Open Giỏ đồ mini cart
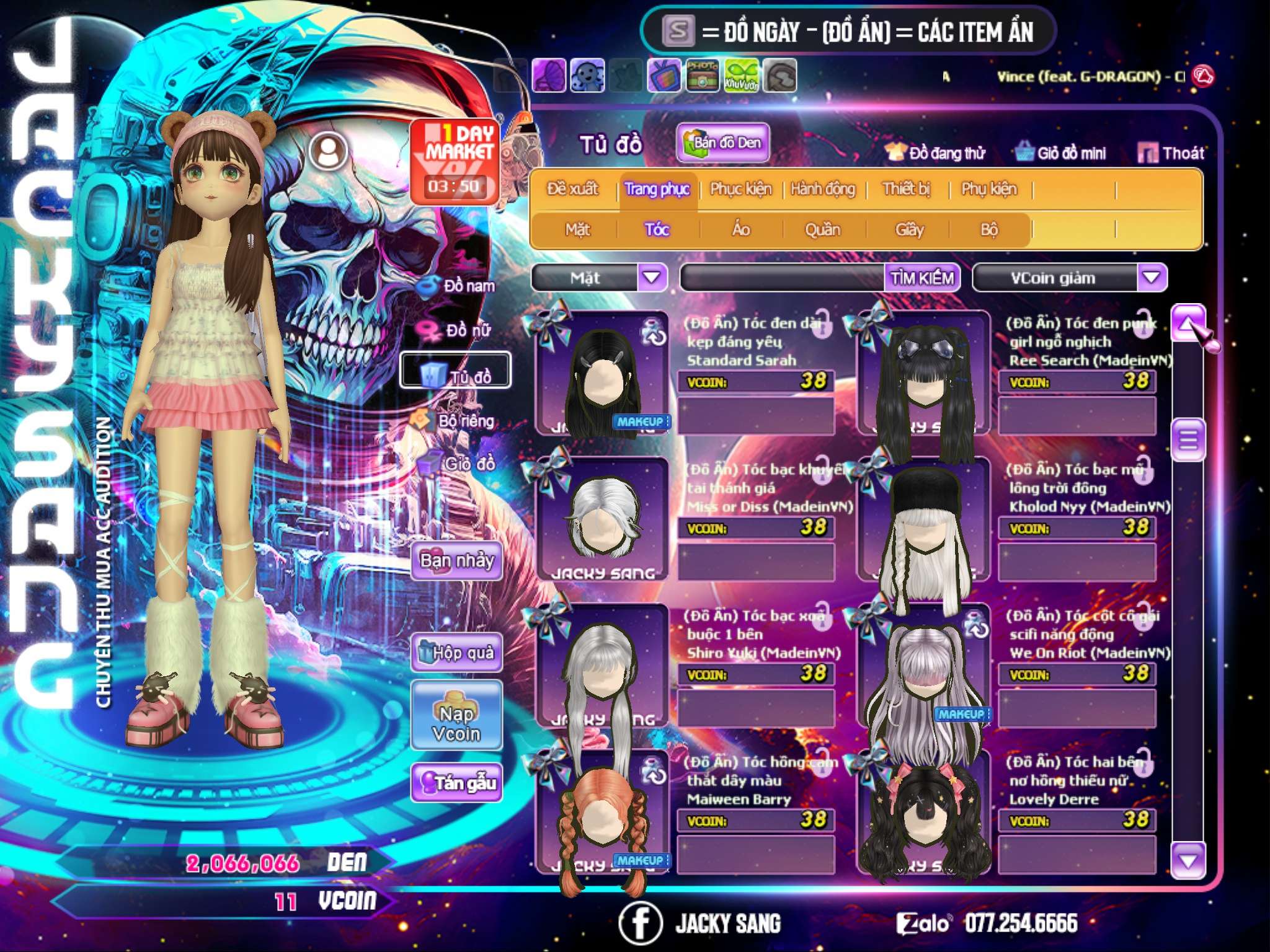 click(x=1061, y=152)
